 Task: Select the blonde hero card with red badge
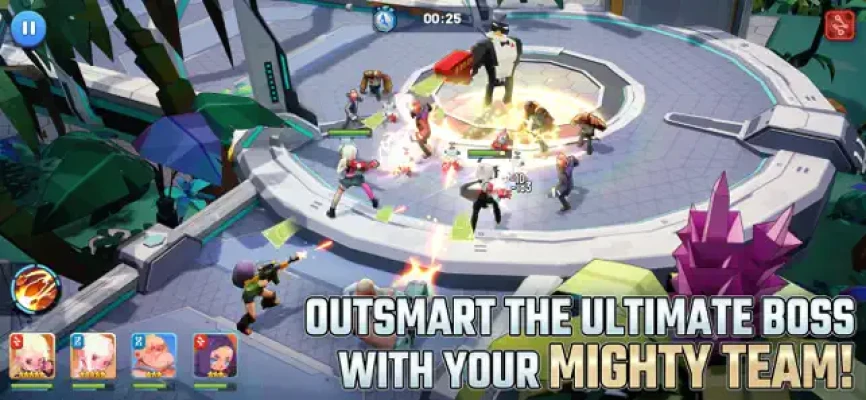tap(32, 357)
